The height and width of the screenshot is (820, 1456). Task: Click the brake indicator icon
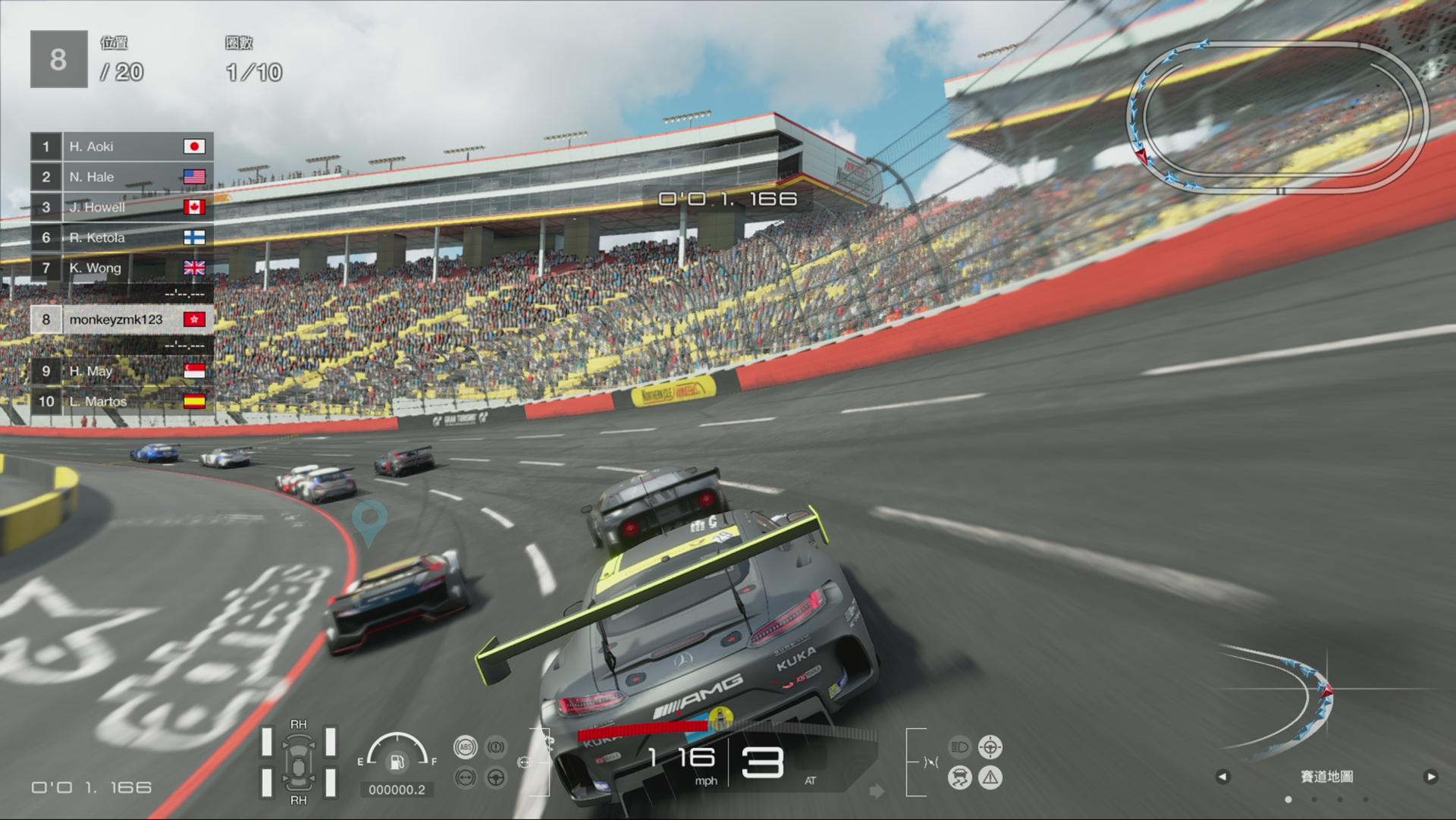coord(494,748)
